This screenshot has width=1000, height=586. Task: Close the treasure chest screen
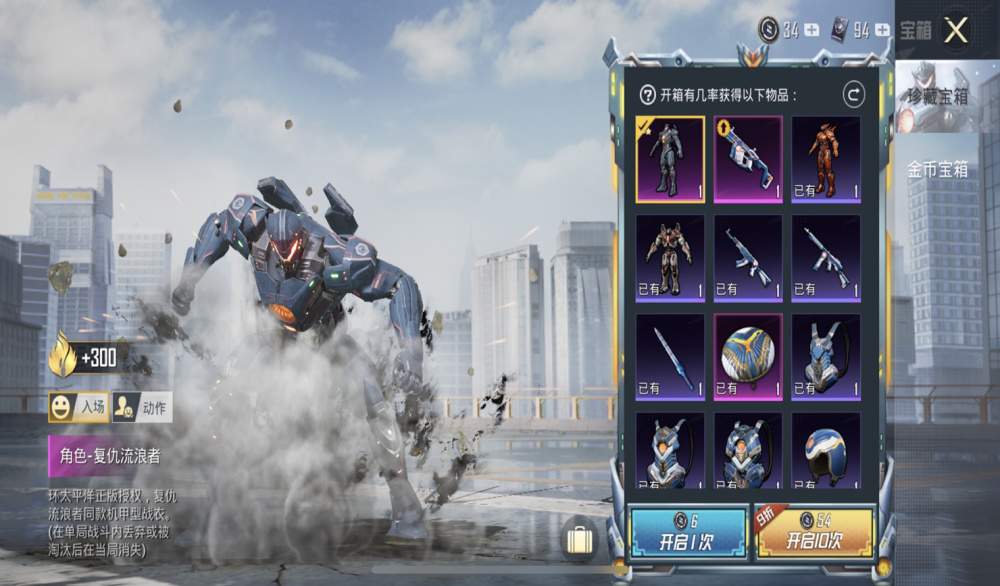tap(956, 30)
